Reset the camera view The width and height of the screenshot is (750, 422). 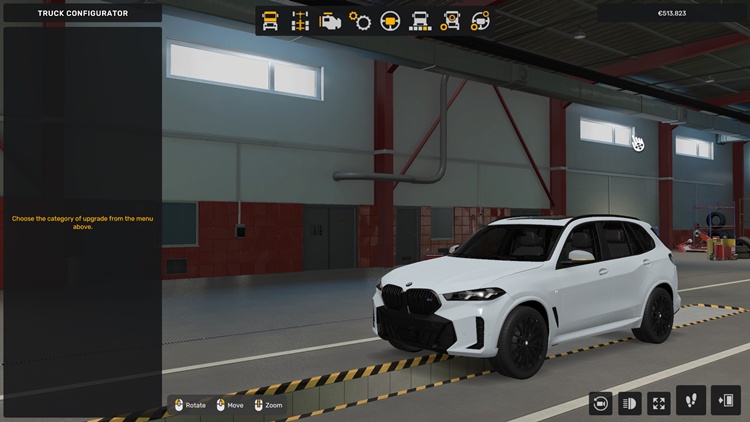[600, 402]
